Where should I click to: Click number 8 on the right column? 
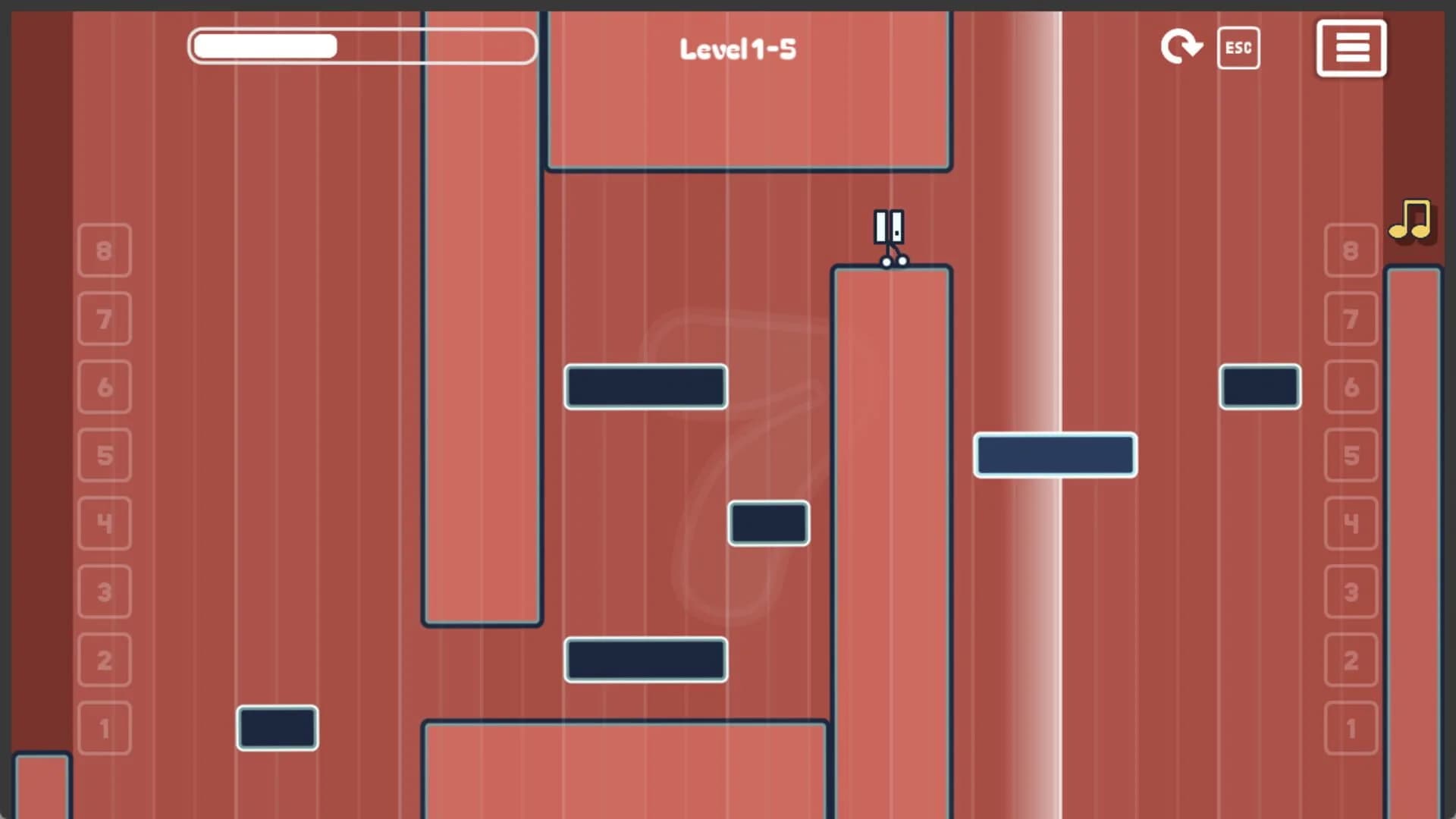pos(1351,250)
